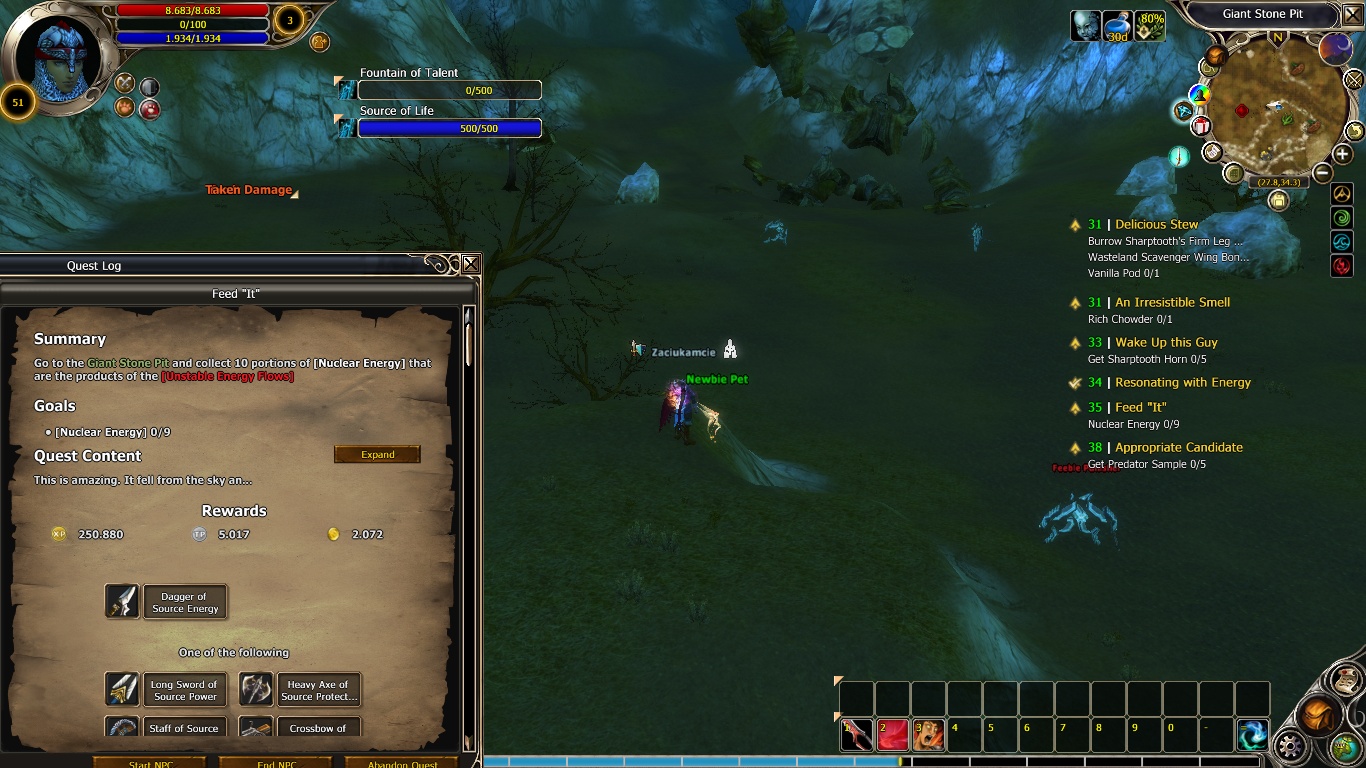The height and width of the screenshot is (768, 1366).
Task: Select Appropriate Candidate quest in tracker
Action: [1178, 447]
